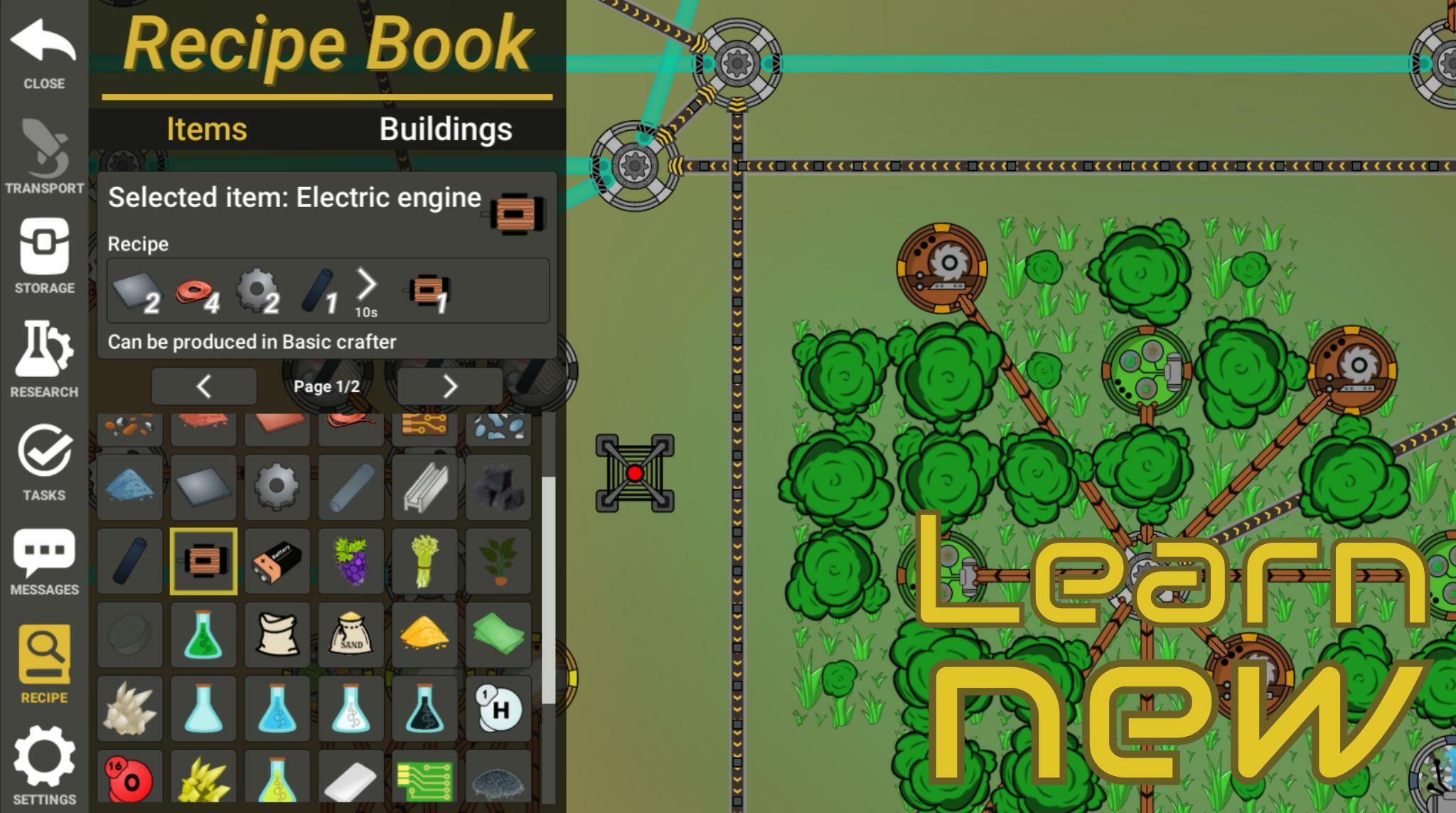Select the sand bag item icon

351,634
